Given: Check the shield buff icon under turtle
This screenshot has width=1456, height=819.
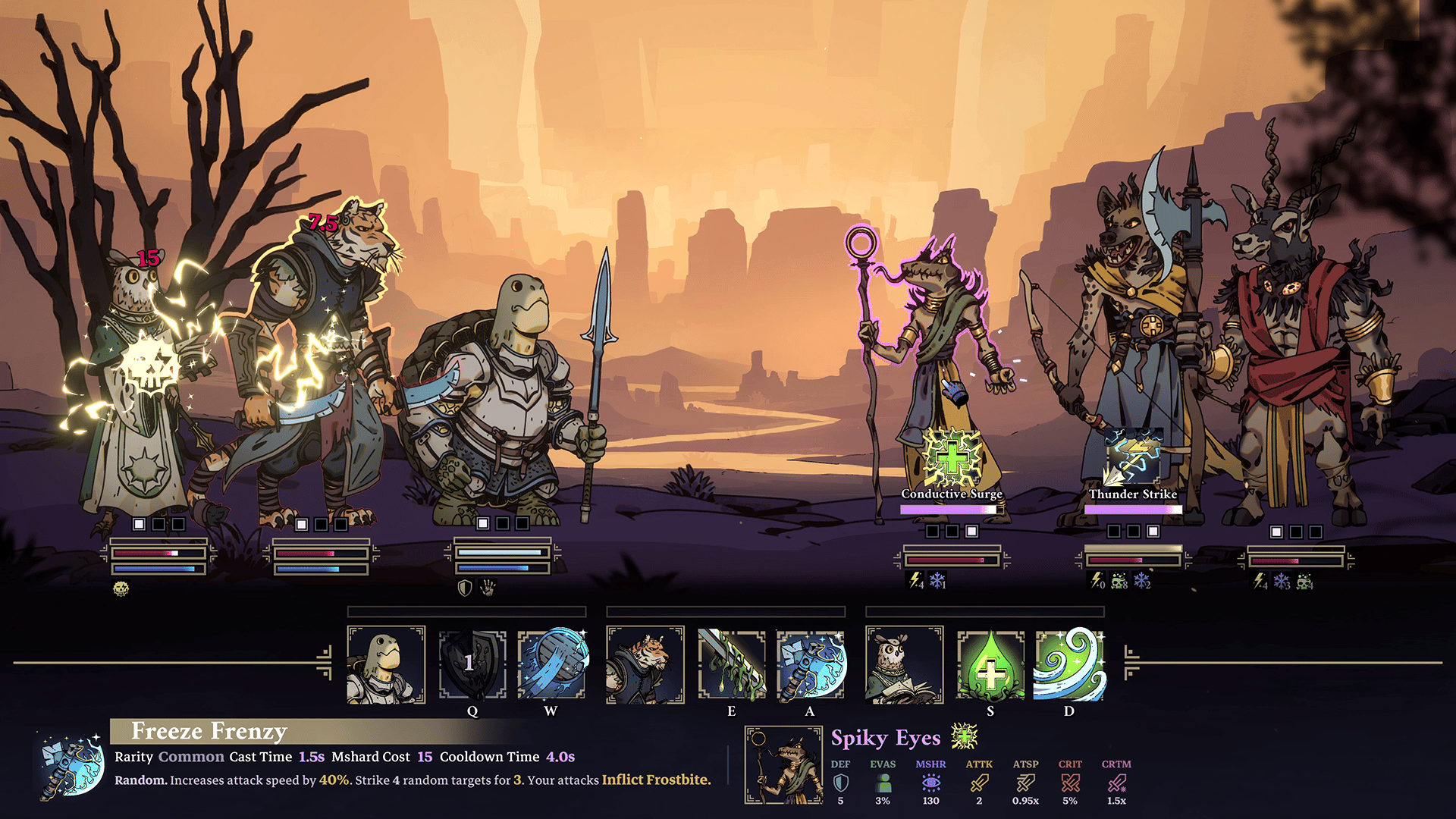Looking at the screenshot, I should point(465,588).
